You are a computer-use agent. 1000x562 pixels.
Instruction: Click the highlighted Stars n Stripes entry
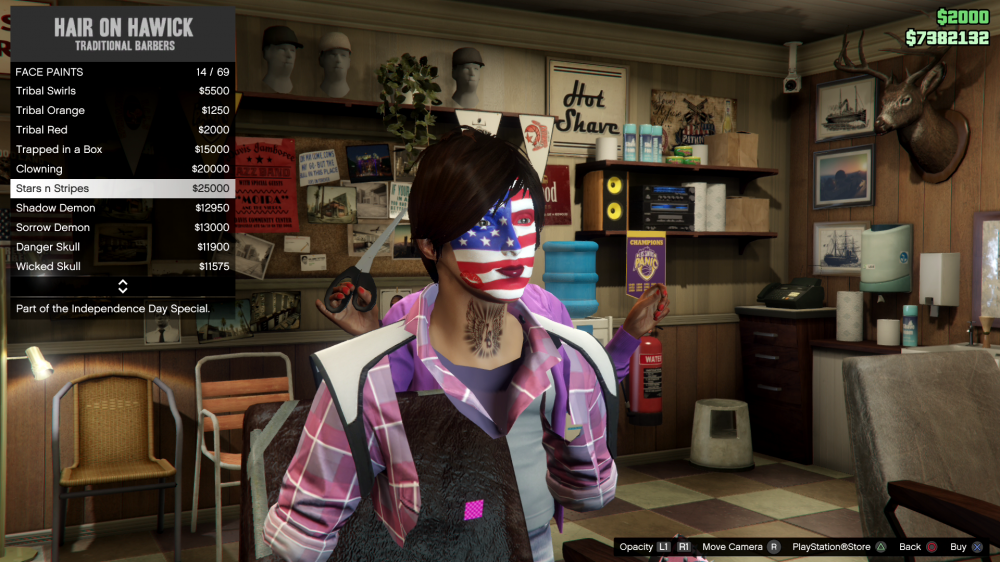click(x=122, y=188)
